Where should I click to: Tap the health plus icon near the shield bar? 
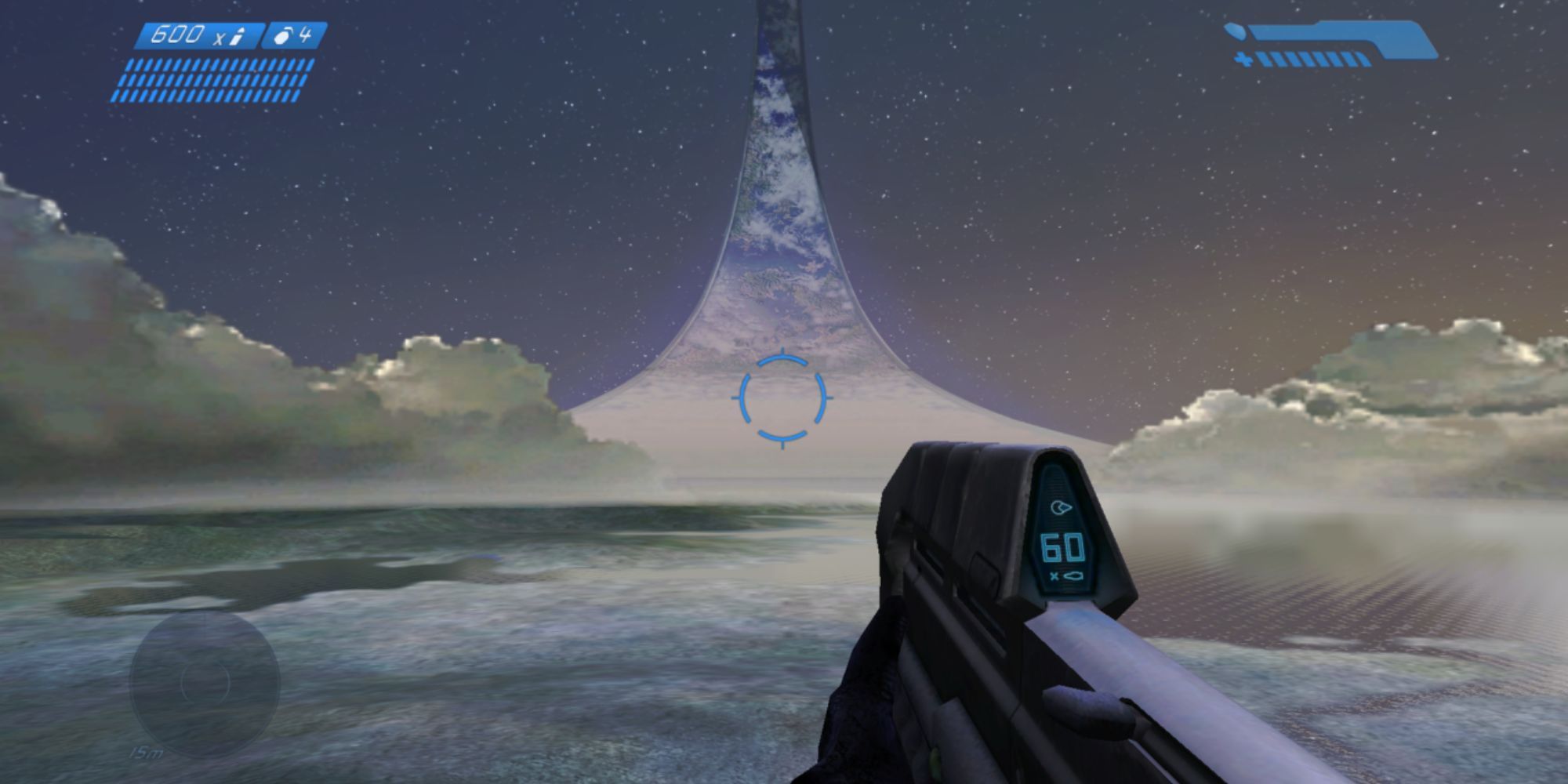point(1243,58)
